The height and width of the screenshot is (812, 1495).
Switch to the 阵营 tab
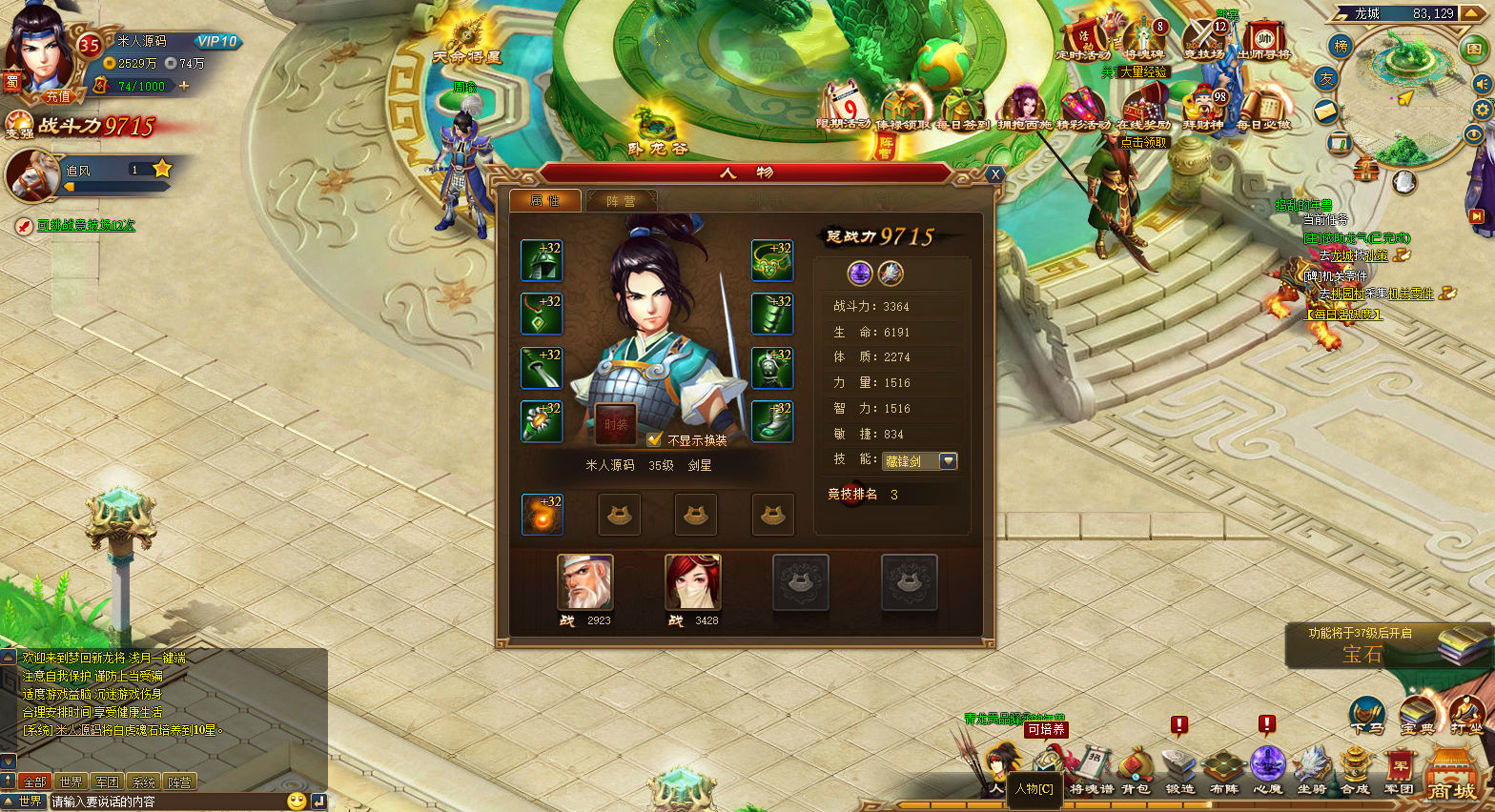(x=621, y=201)
